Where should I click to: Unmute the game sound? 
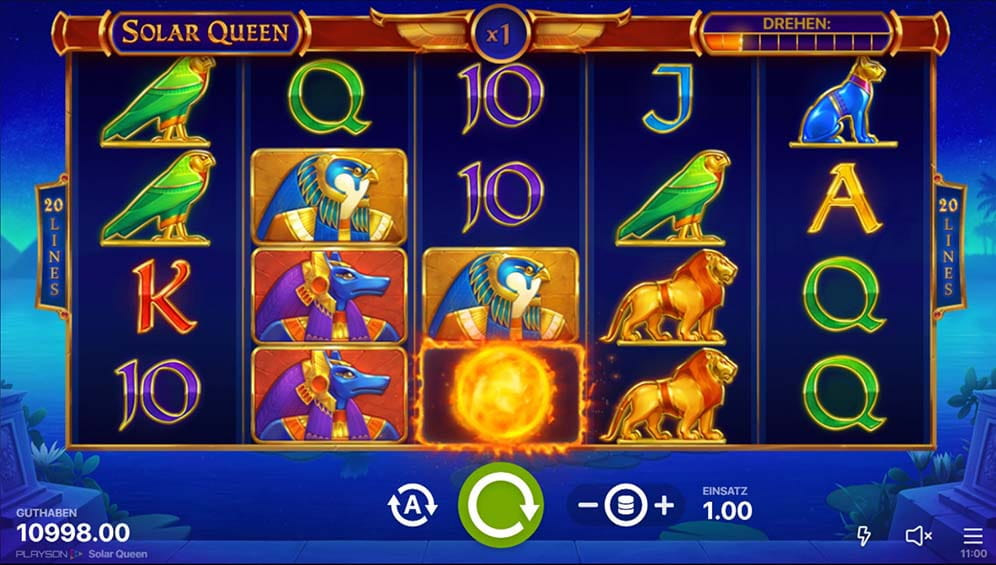pos(918,536)
